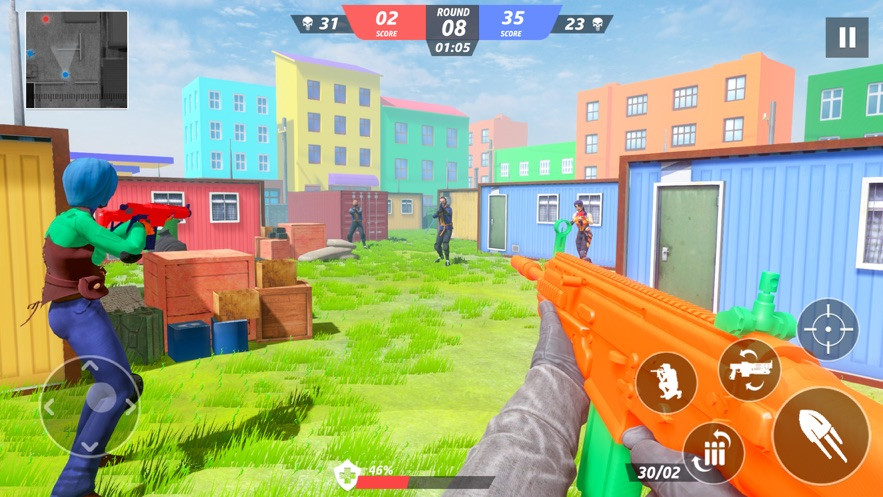The width and height of the screenshot is (883, 497).
Task: Reload using the ammo magazine button
Action: tap(713, 452)
